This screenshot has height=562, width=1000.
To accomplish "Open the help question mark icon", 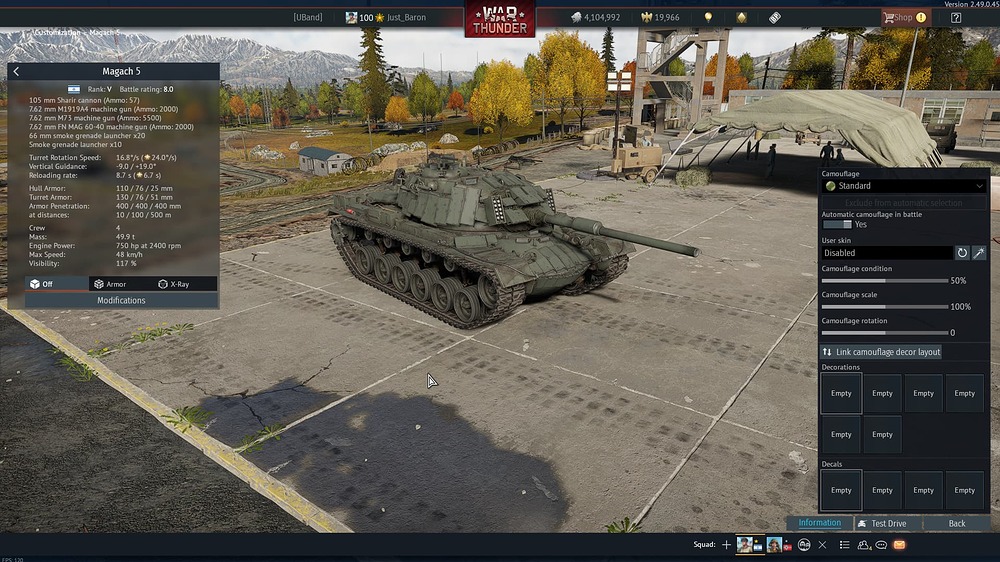I will (956, 17).
